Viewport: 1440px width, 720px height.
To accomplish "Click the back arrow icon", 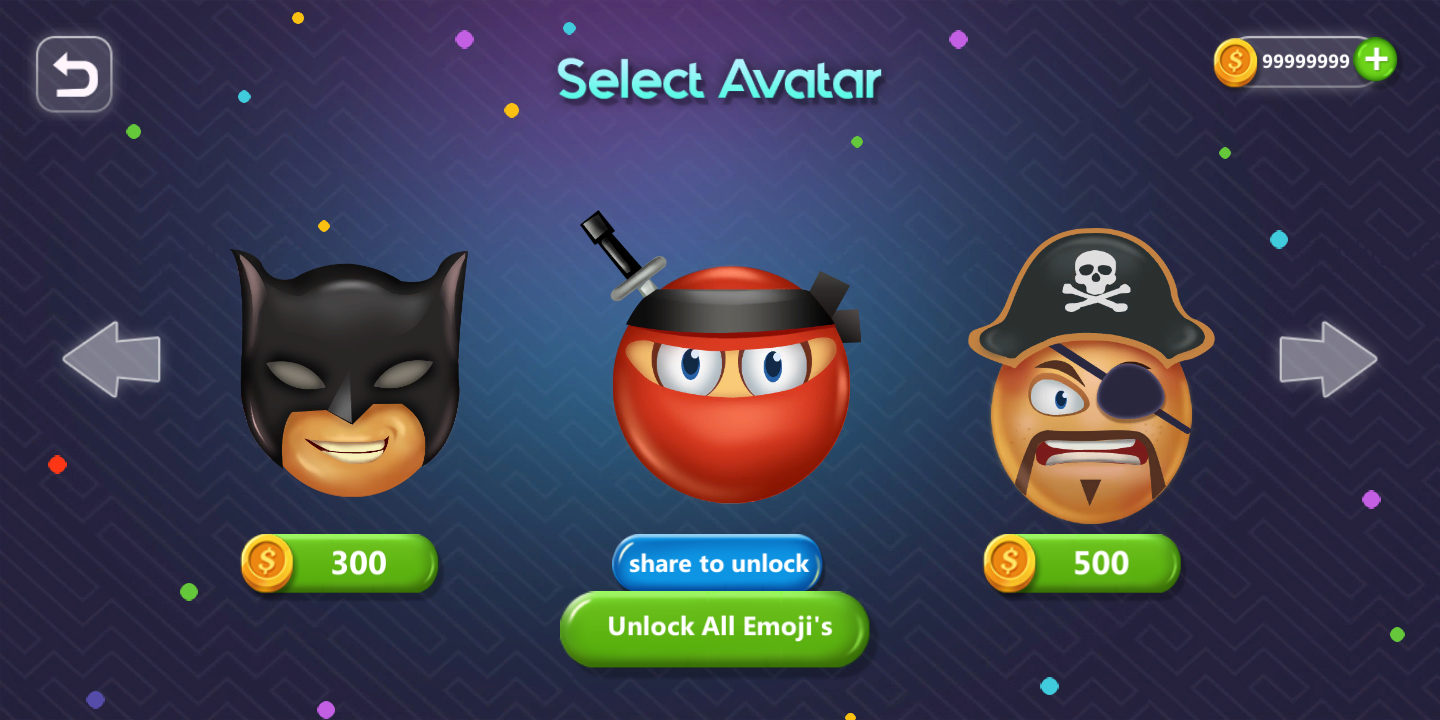I will [73, 73].
